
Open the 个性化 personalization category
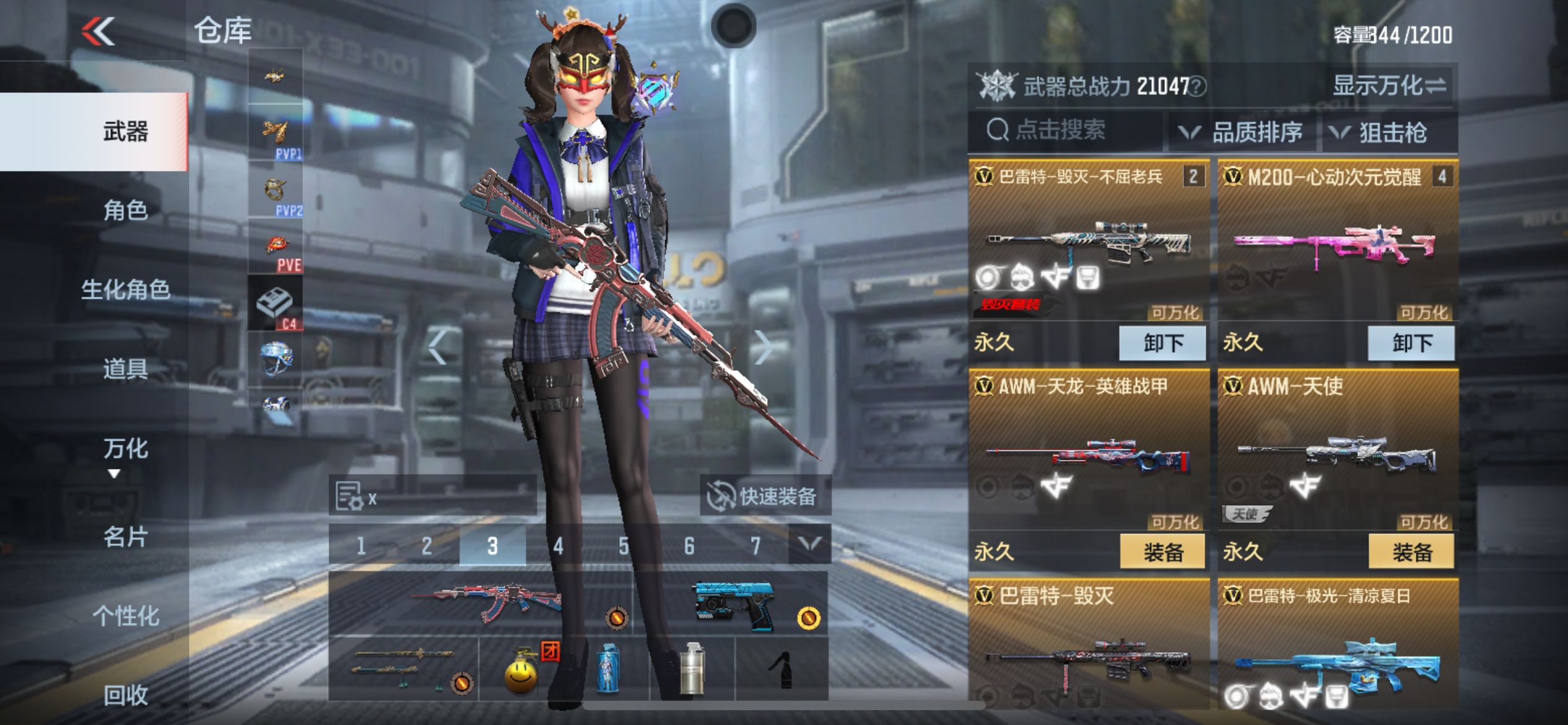(x=126, y=616)
